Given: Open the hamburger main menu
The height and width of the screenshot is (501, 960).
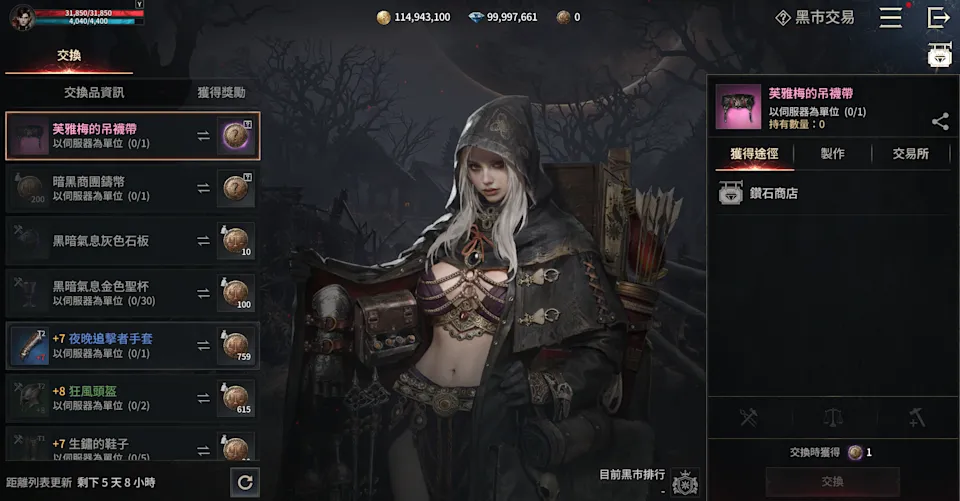Looking at the screenshot, I should click(x=890, y=17).
